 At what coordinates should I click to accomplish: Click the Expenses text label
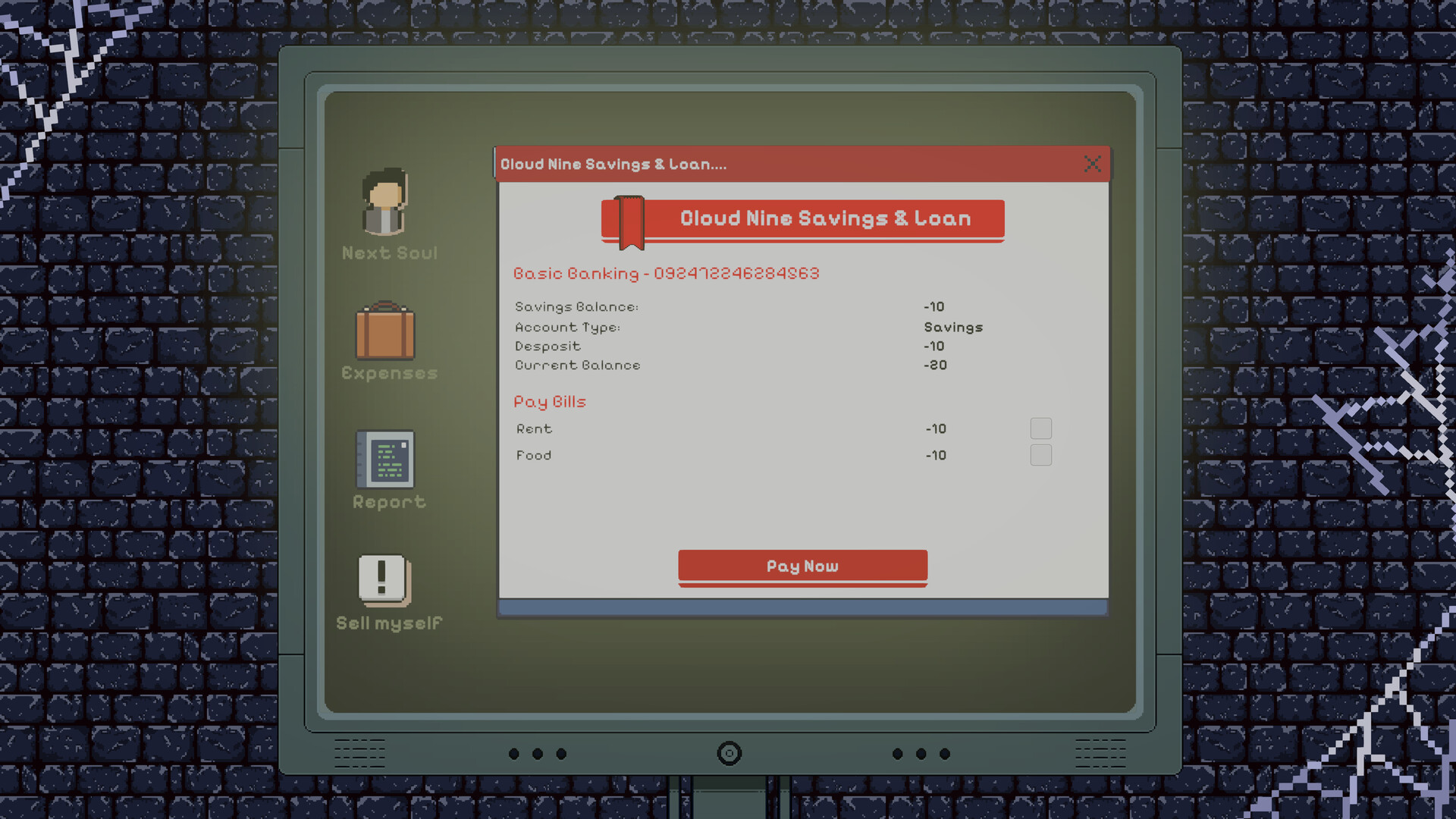click(x=389, y=373)
